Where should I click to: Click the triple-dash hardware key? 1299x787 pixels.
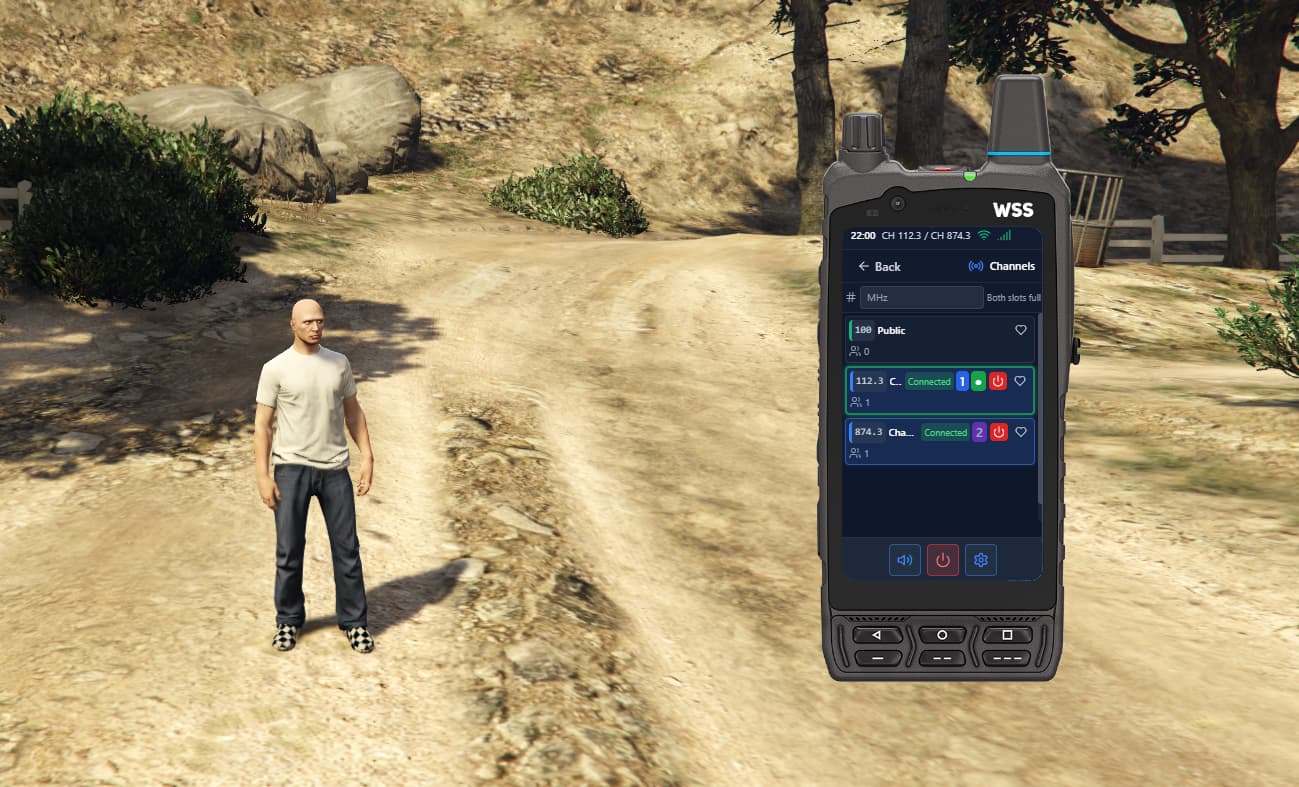click(x=1007, y=658)
